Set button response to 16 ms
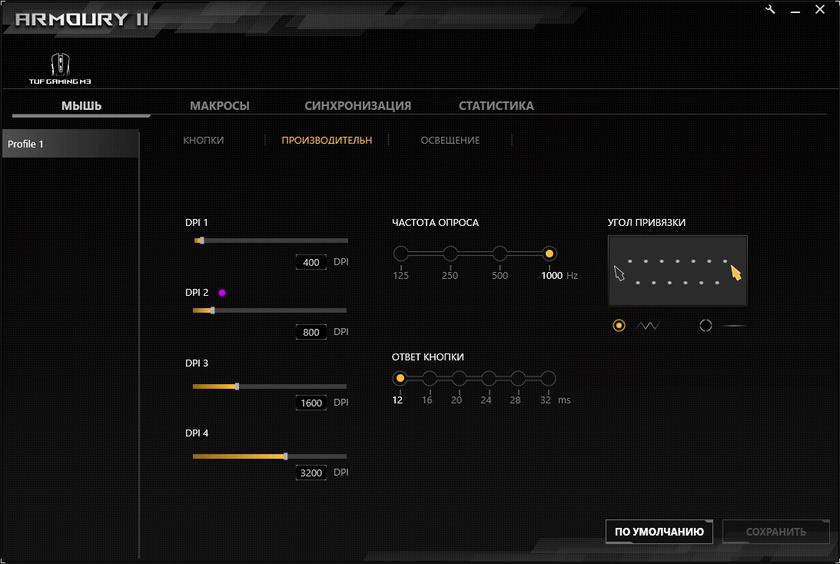This screenshot has width=840, height=564. coord(429,378)
